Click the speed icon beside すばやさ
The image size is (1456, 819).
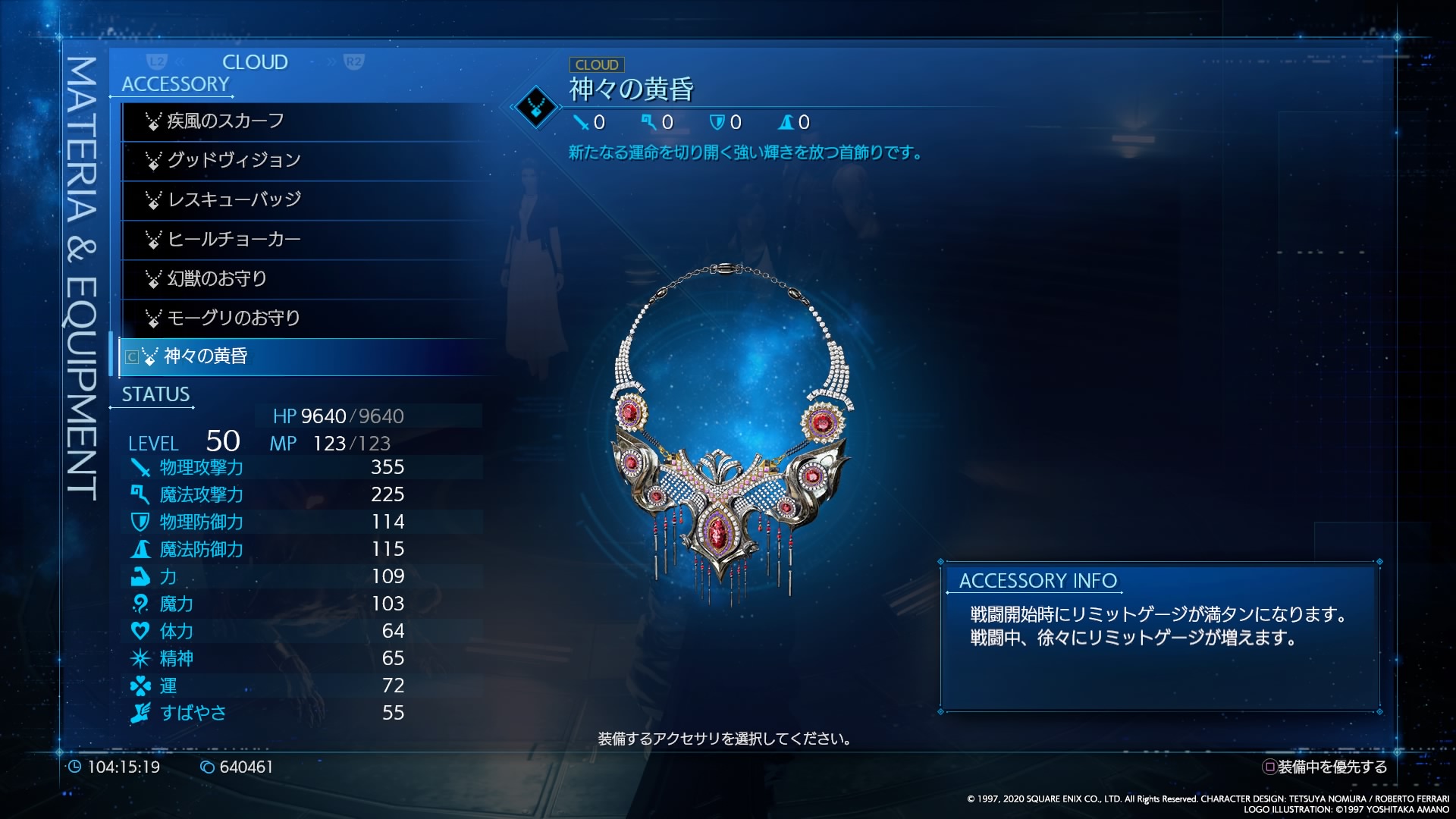tap(141, 714)
